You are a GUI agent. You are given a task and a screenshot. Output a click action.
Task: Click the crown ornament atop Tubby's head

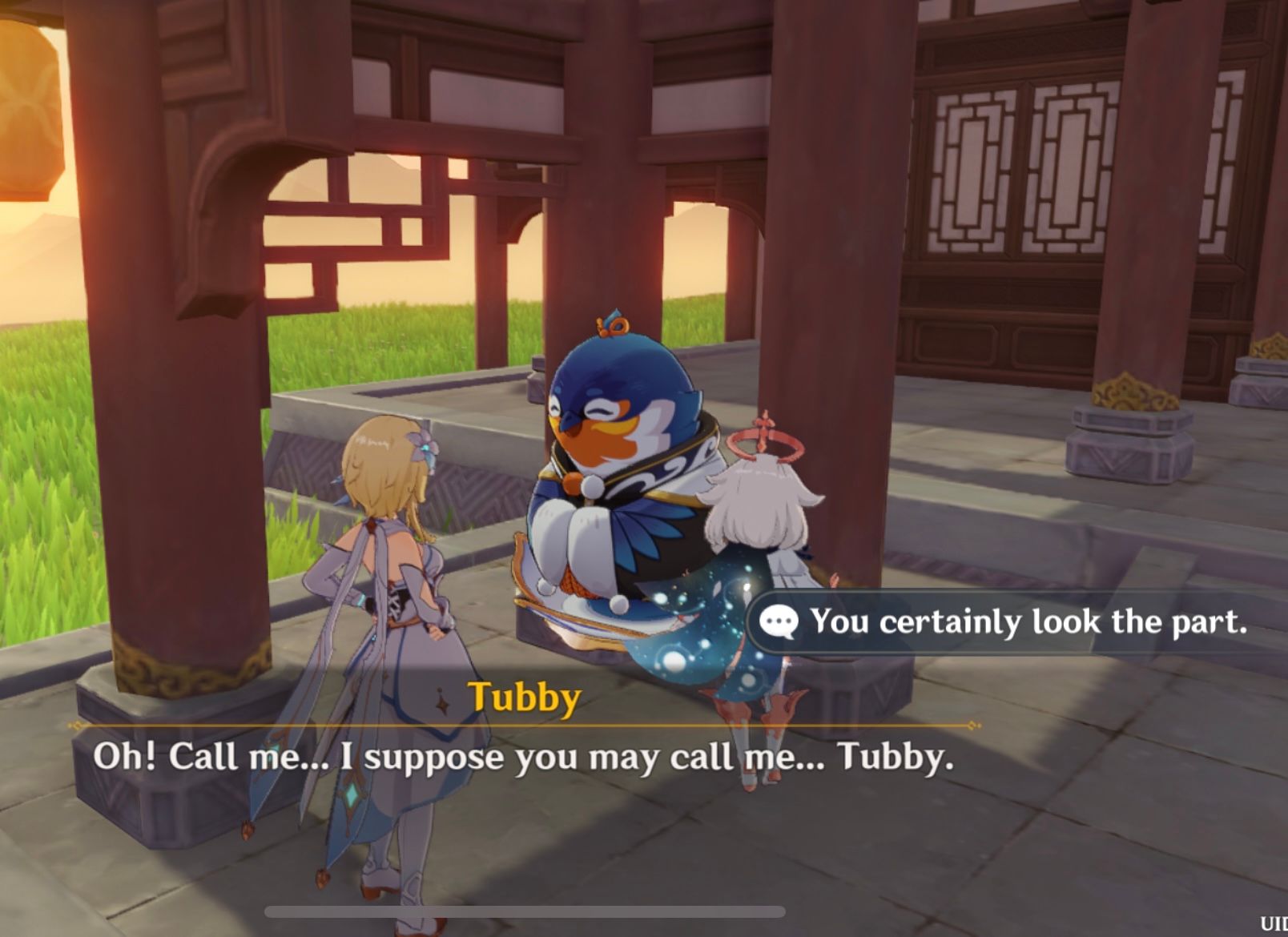click(x=614, y=327)
